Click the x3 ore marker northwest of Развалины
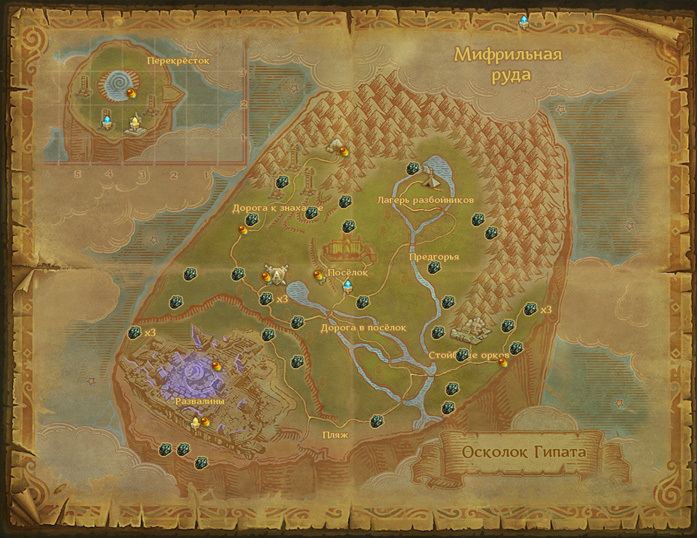Screen dimensions: 697x538 click(136, 332)
